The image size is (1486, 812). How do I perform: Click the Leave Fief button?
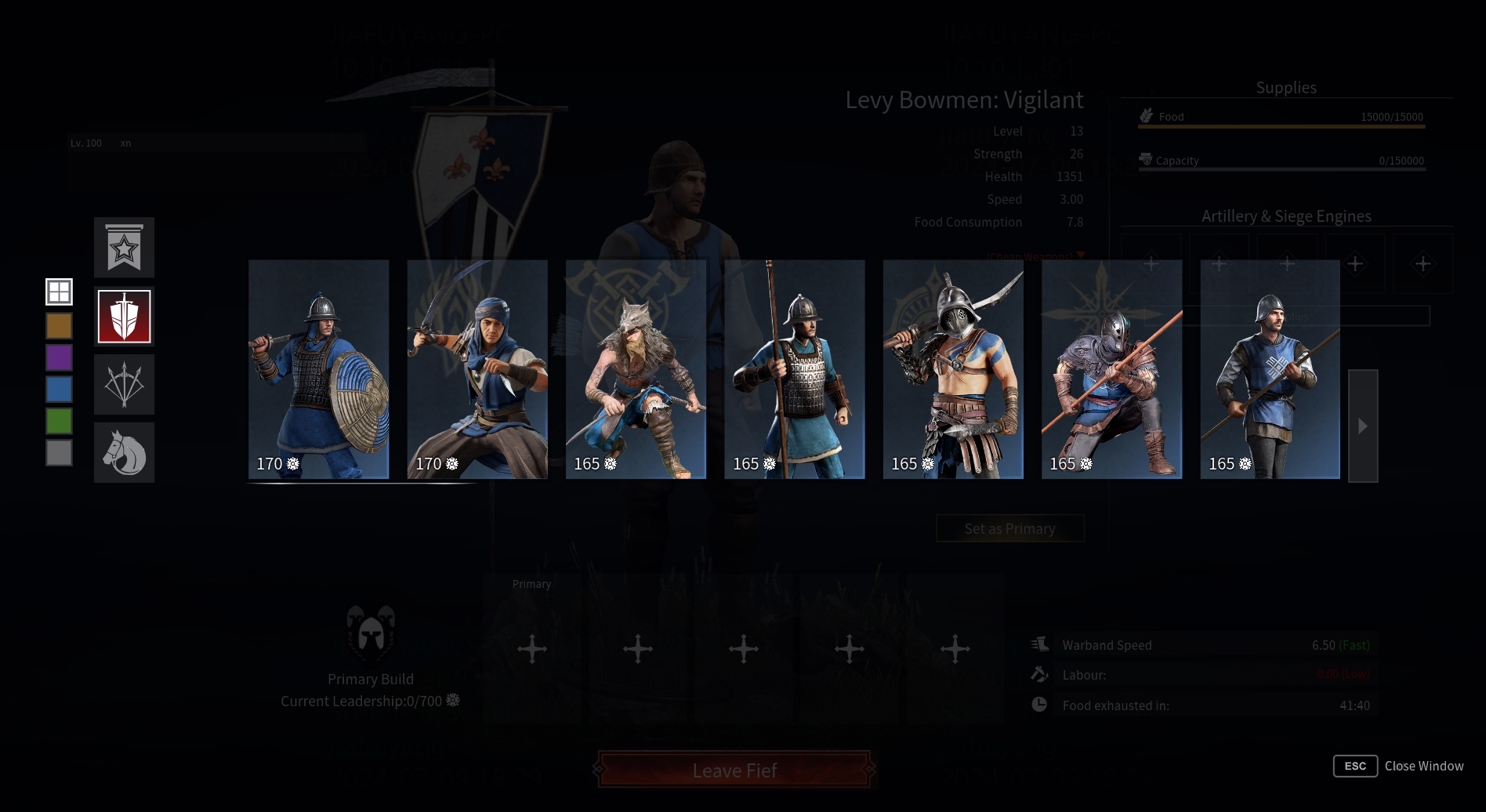pyautogui.click(x=734, y=770)
